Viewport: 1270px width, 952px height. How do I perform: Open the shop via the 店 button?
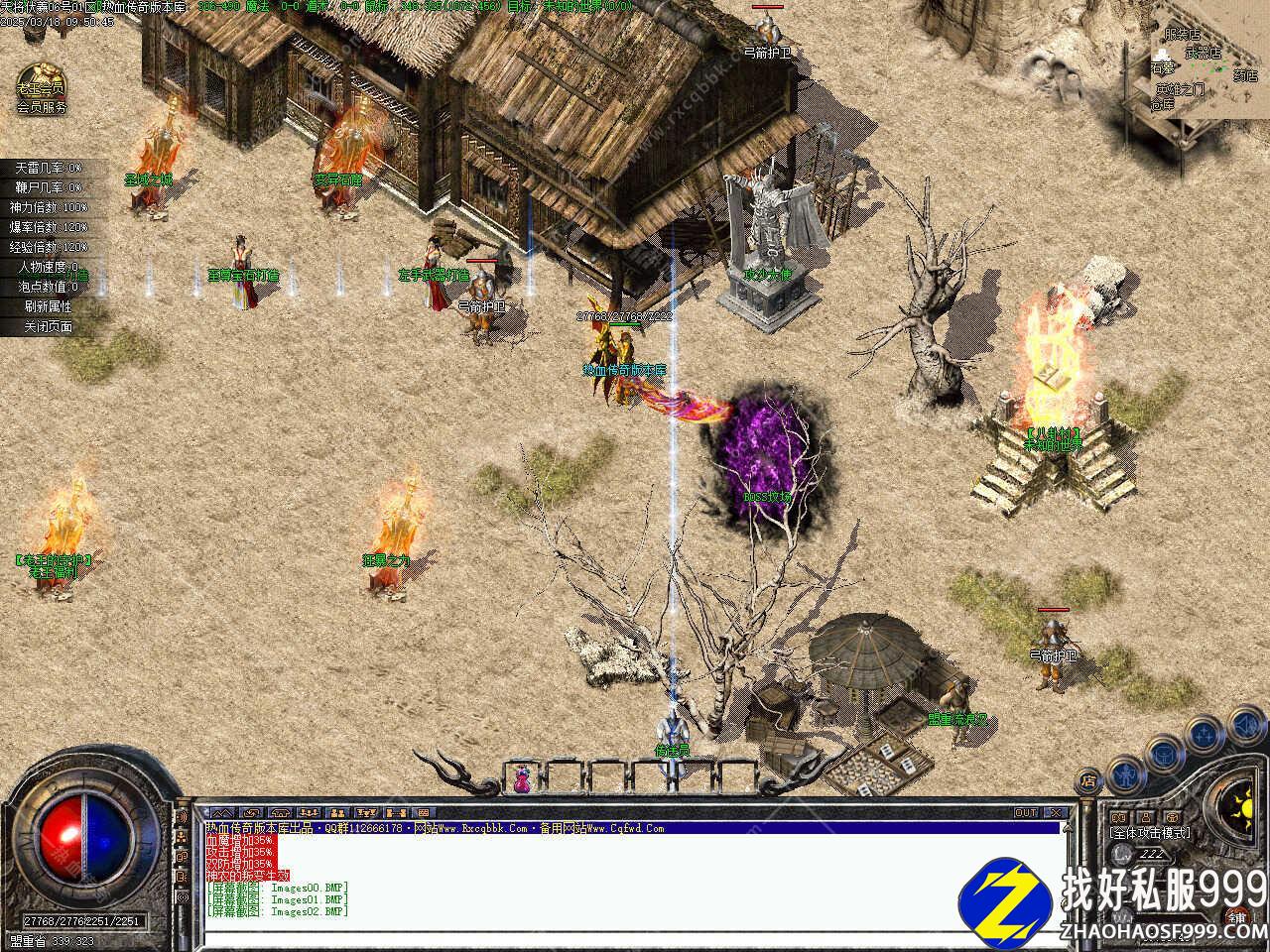tap(1089, 782)
